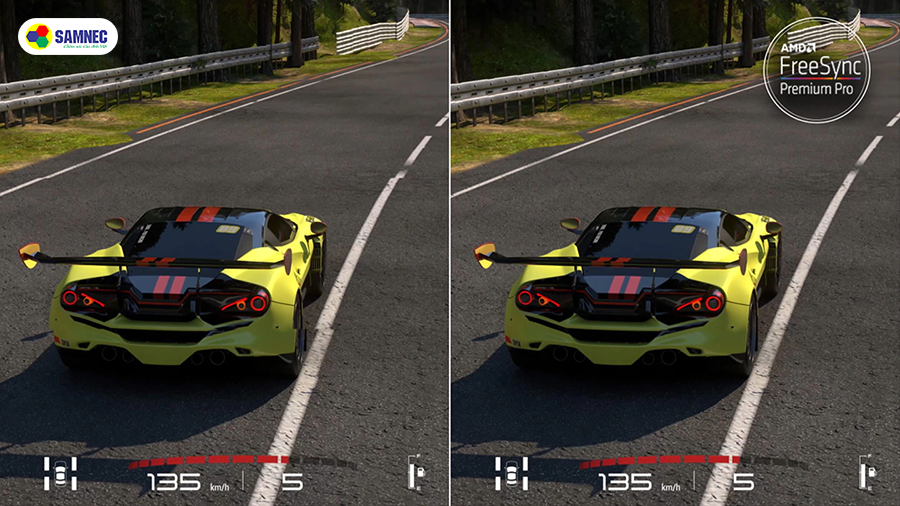
Task: Select the car proximity radar icon in left view
Action: tap(60, 472)
